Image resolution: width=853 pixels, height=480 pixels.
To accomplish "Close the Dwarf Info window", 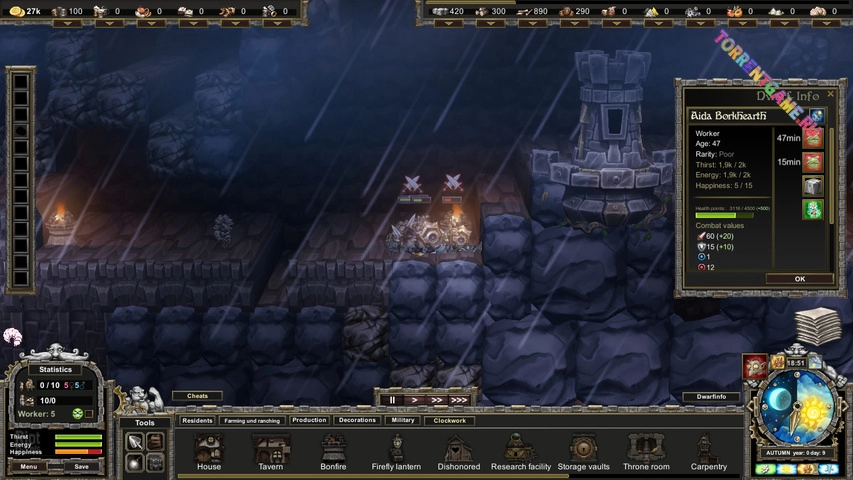I will tap(828, 95).
